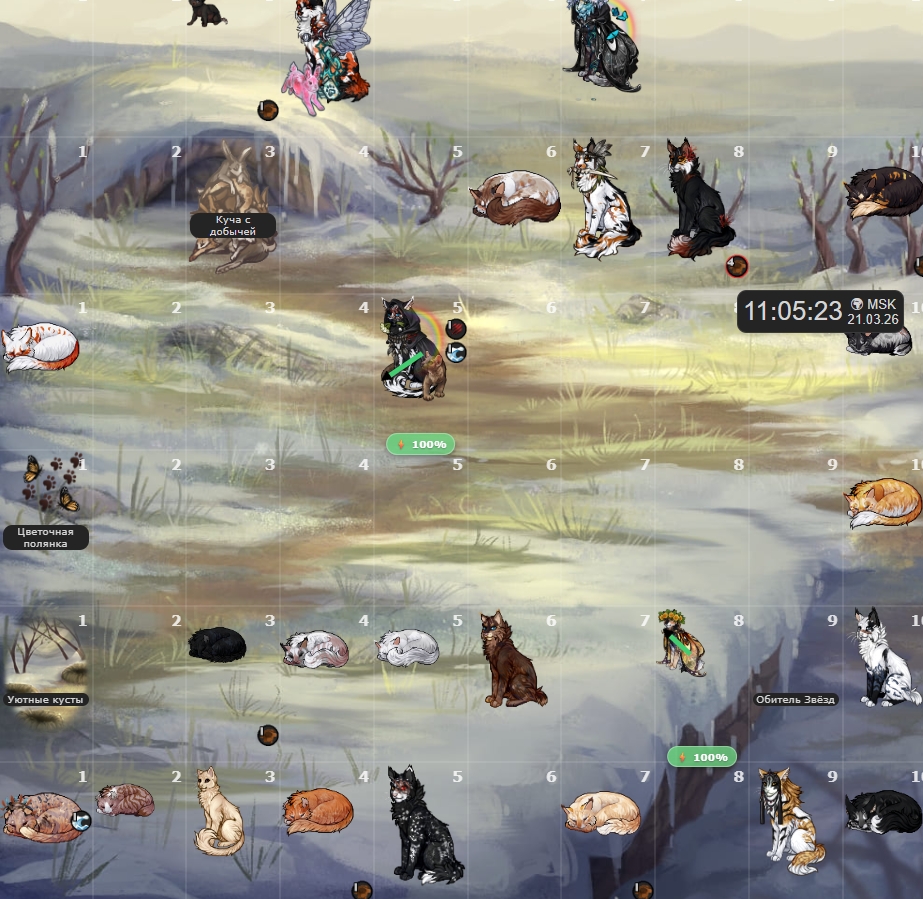Select the hooded black cat with rainbow
Screen dimensions: 923x899
[x=412, y=350]
